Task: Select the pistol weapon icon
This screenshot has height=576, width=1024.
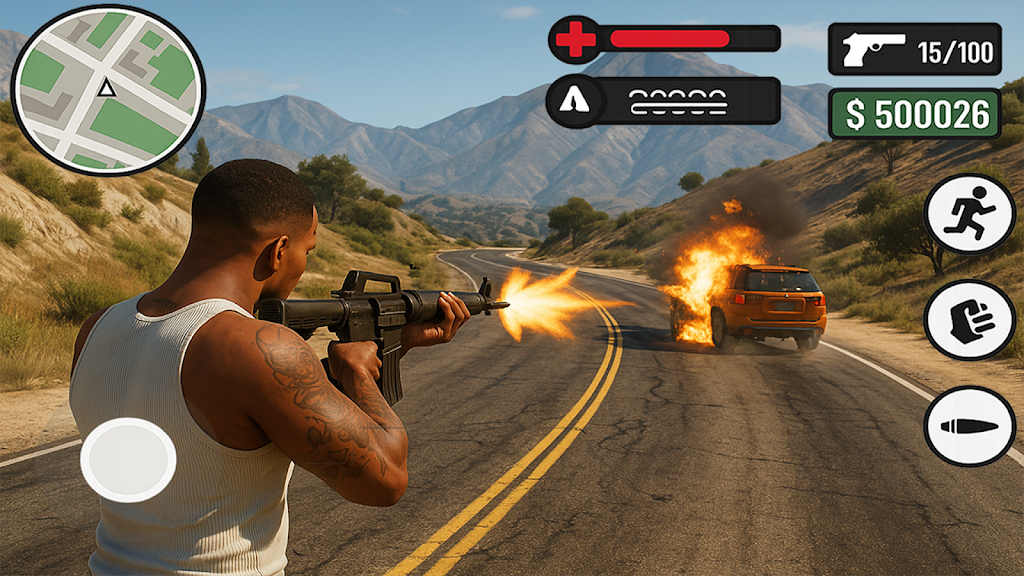Action: tap(873, 49)
